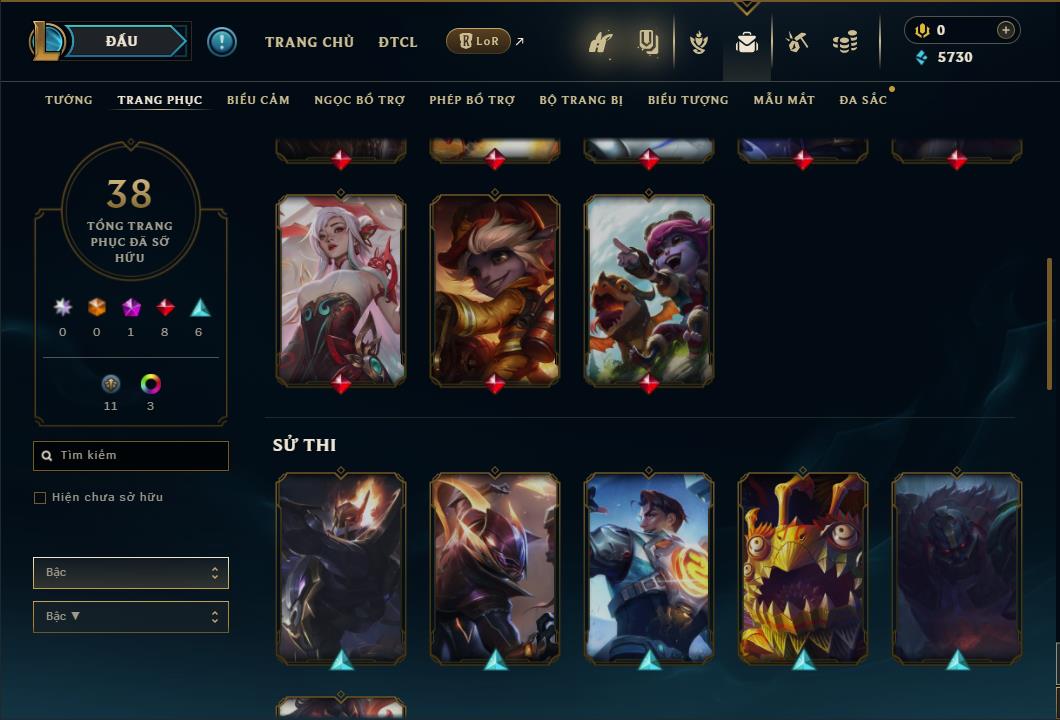Open the TRANG CHỦ home page
Image resolution: width=1060 pixels, height=720 pixels.
[x=309, y=42]
